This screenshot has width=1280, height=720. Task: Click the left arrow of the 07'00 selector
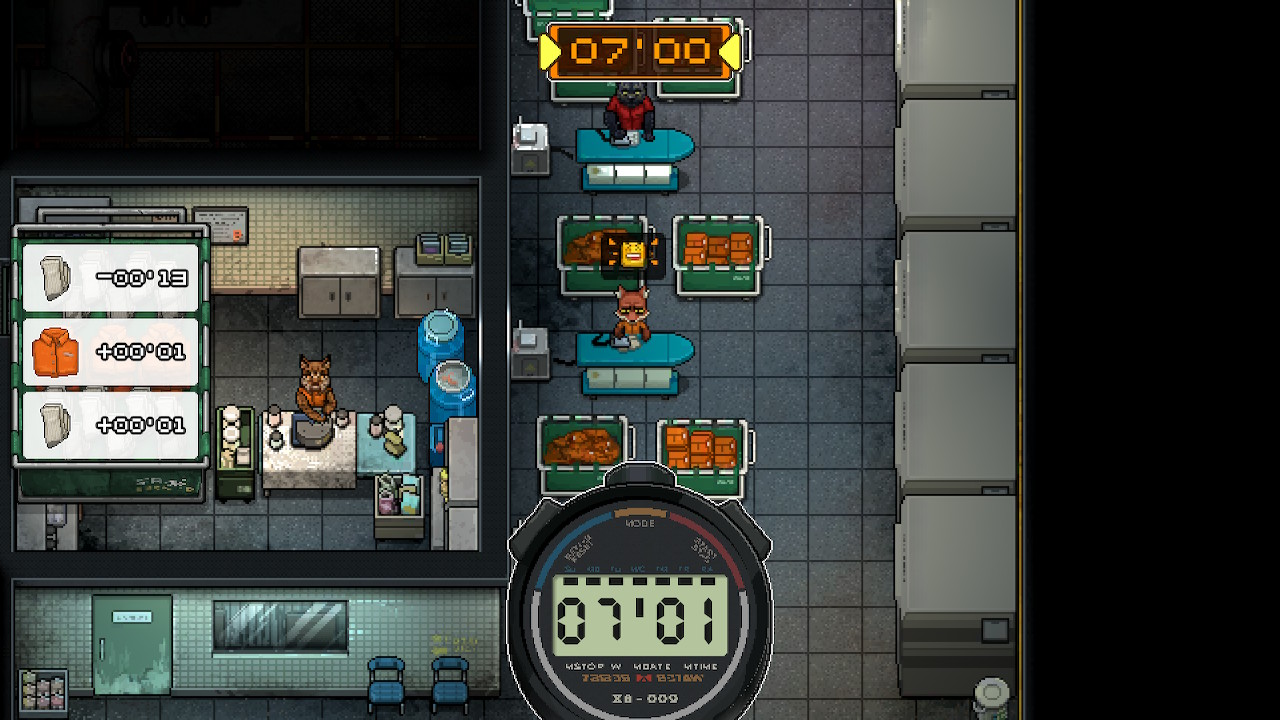coord(550,52)
